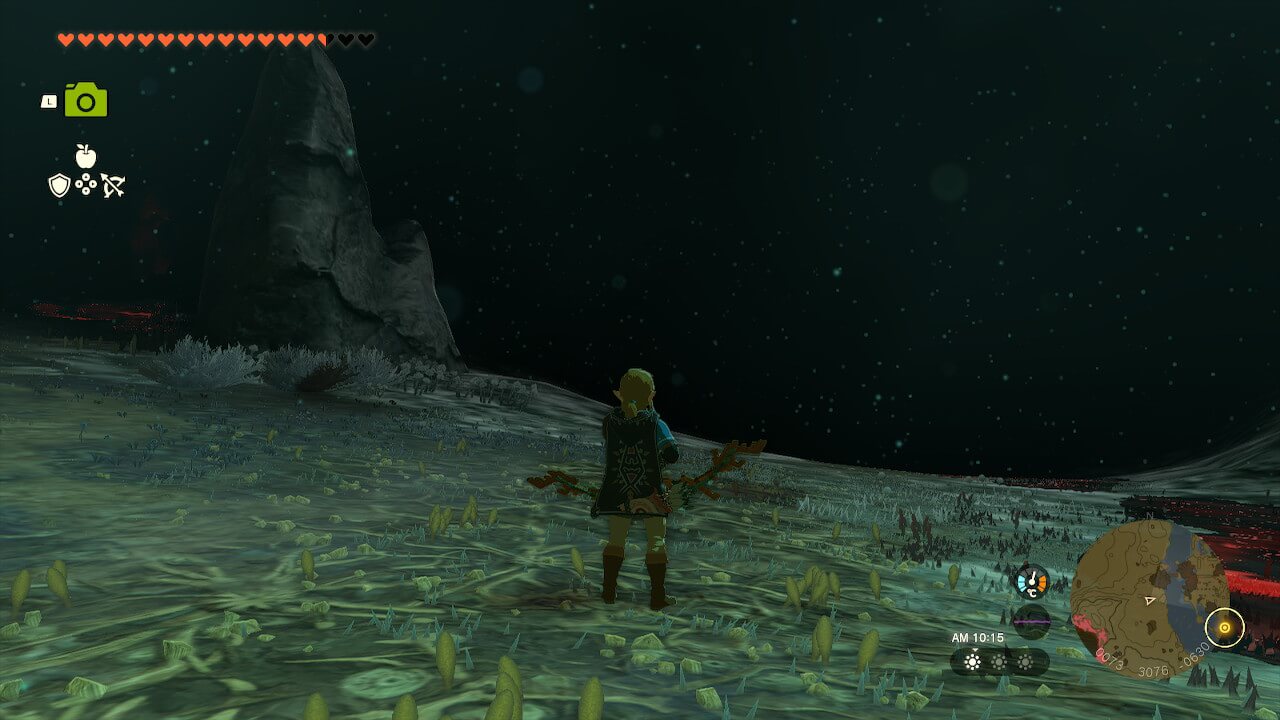Select the bow and arrow icon
The image size is (1280, 720).
(112, 185)
